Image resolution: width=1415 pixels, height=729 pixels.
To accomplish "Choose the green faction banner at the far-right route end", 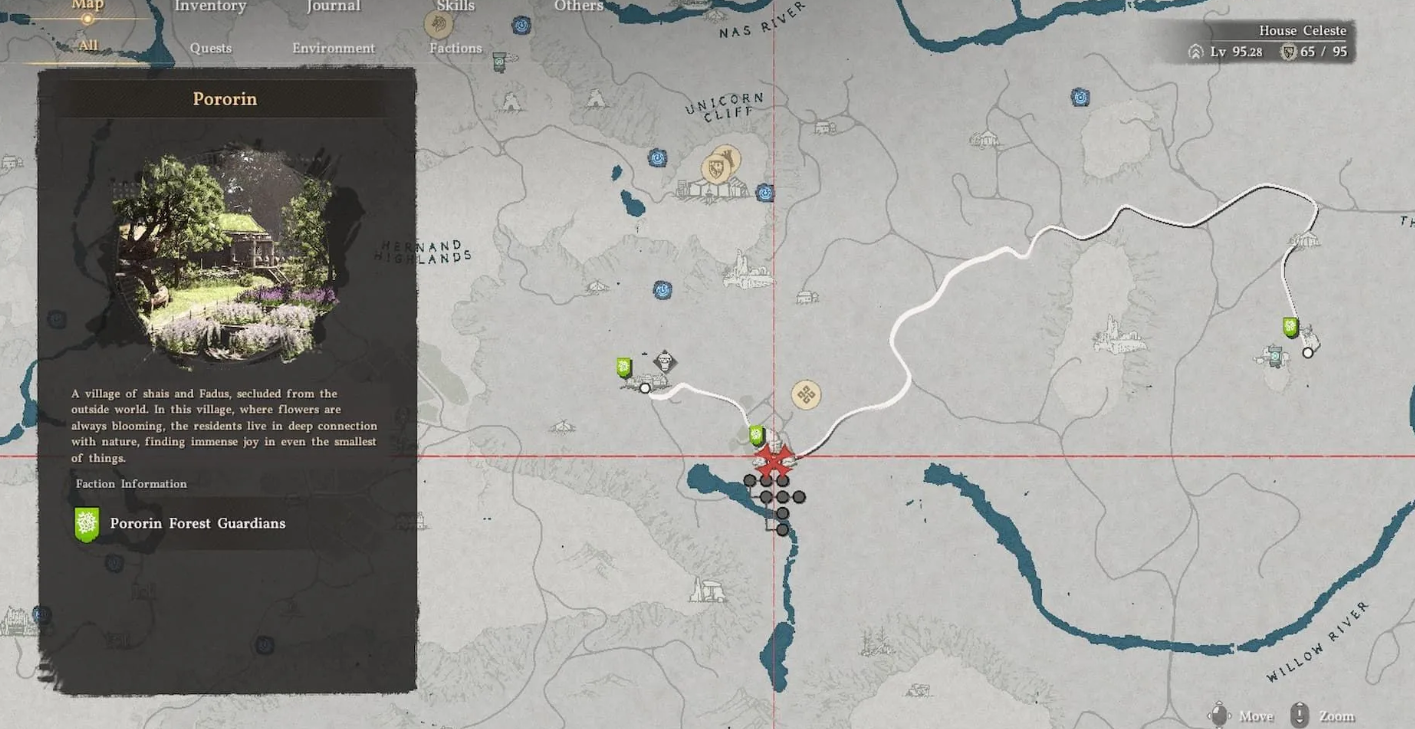I will click(1291, 327).
